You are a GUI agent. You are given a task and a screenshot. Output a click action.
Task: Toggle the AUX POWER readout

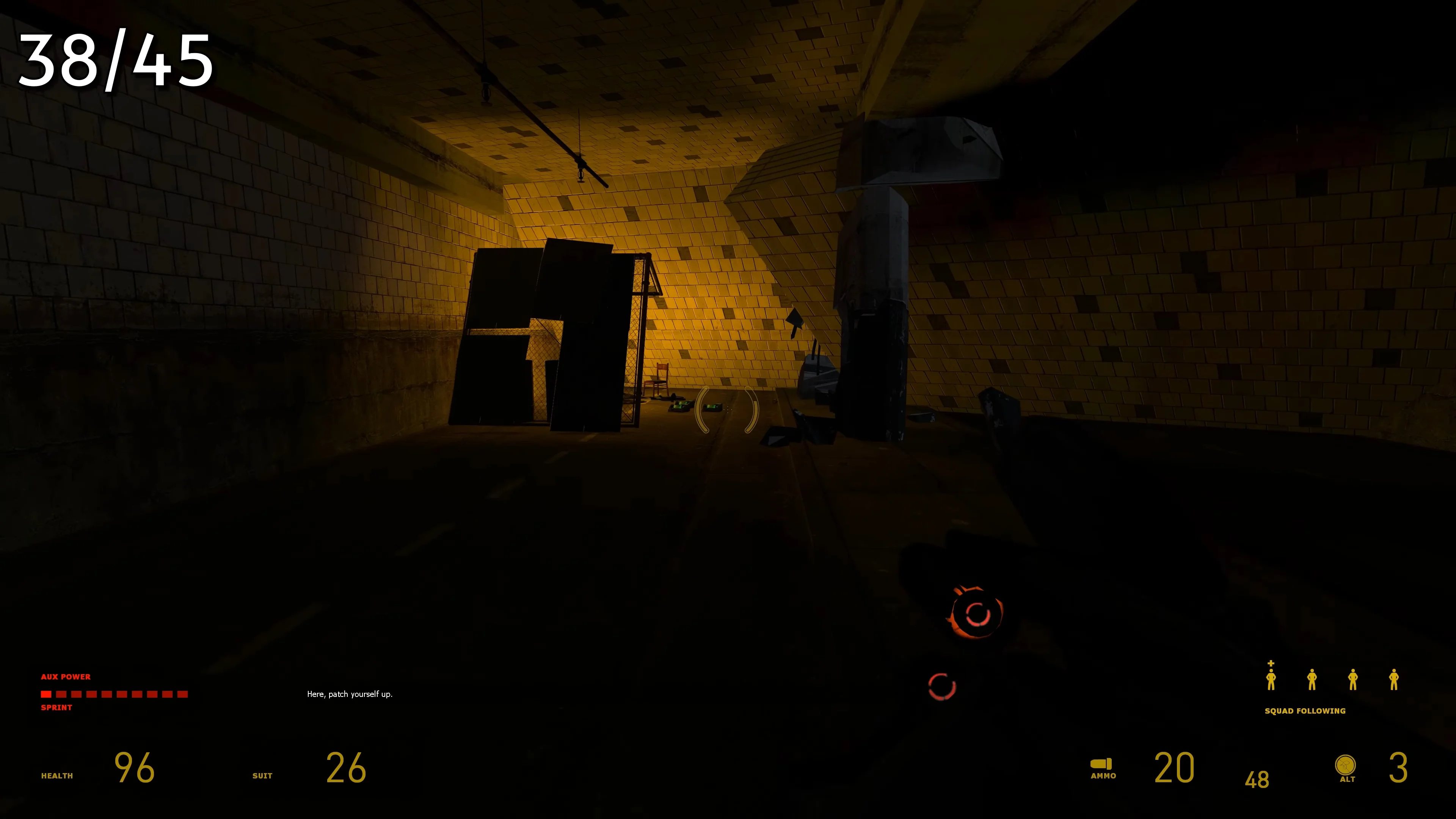pyautogui.click(x=65, y=676)
